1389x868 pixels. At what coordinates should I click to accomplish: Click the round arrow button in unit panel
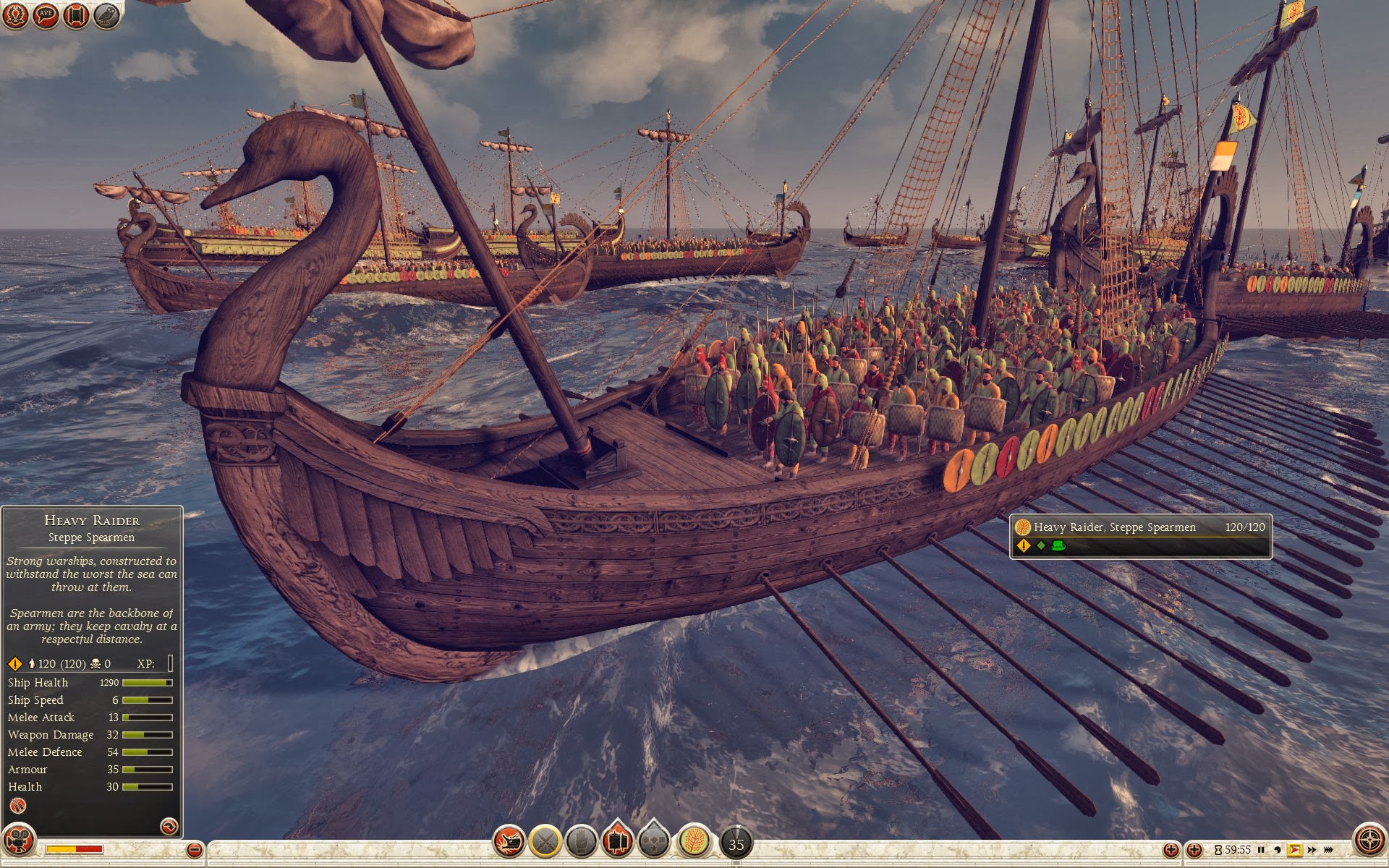coord(169,826)
